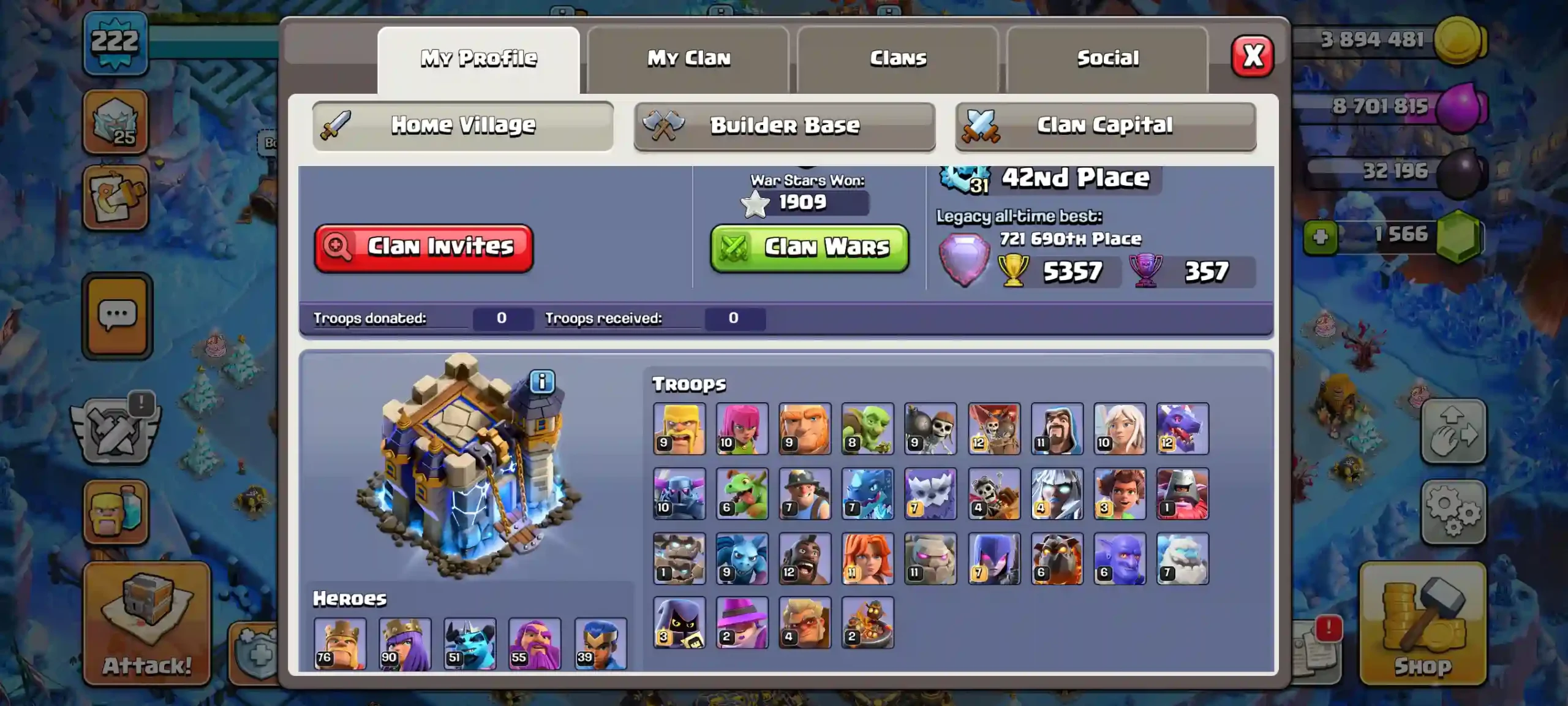The width and height of the screenshot is (1568, 706).
Task: Select the Home Village profile section
Action: pyautogui.click(x=463, y=126)
